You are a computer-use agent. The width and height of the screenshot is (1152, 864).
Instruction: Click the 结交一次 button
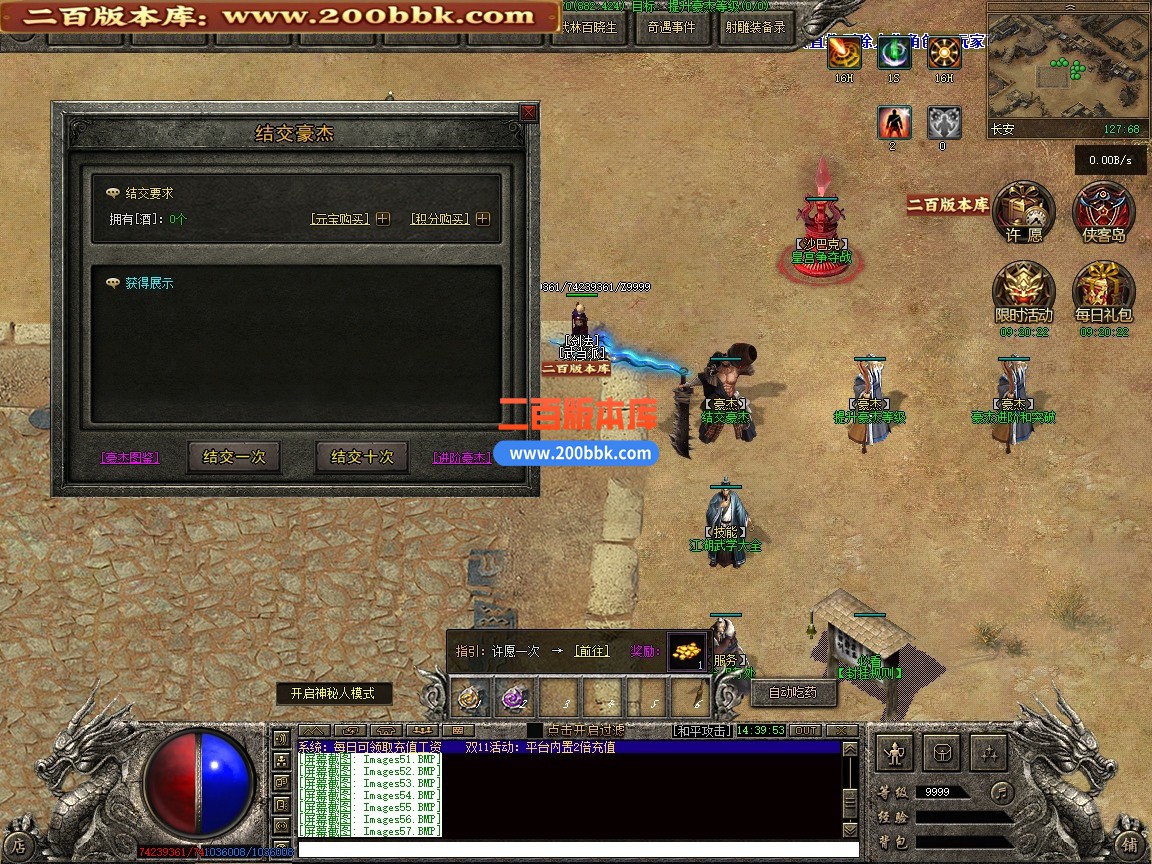pyautogui.click(x=234, y=457)
